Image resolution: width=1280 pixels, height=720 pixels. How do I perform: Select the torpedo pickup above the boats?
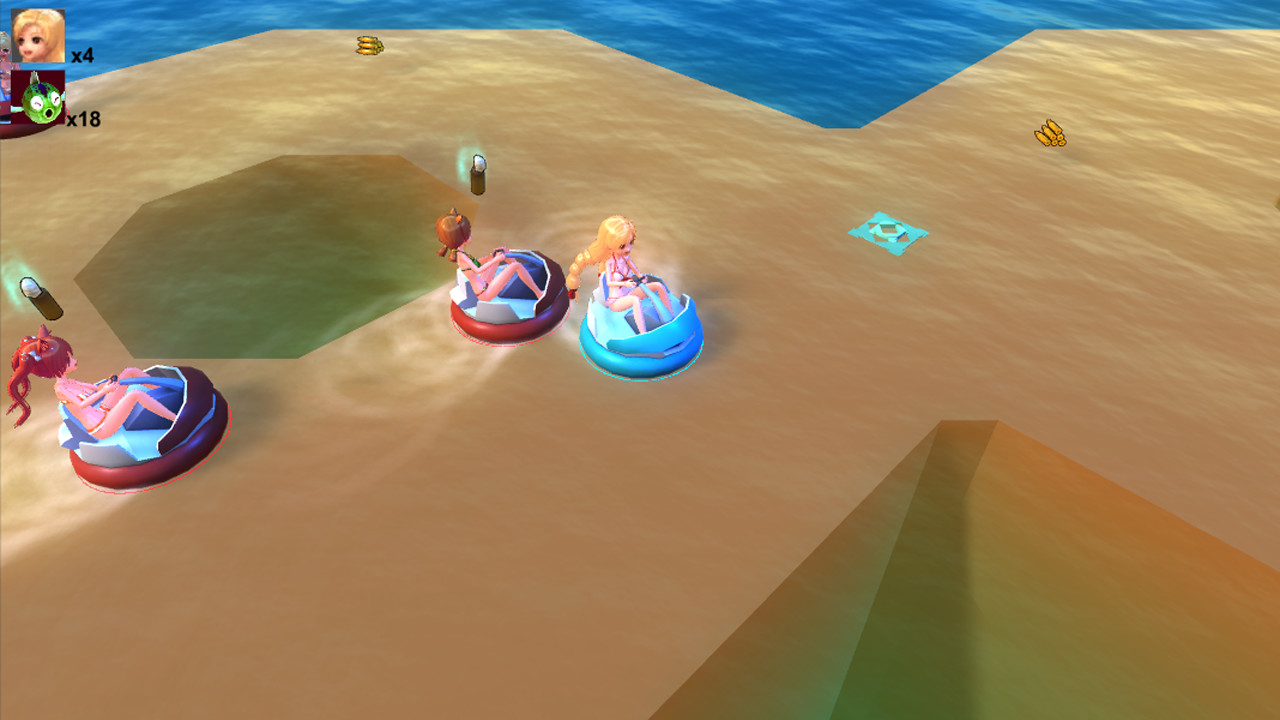(x=478, y=173)
